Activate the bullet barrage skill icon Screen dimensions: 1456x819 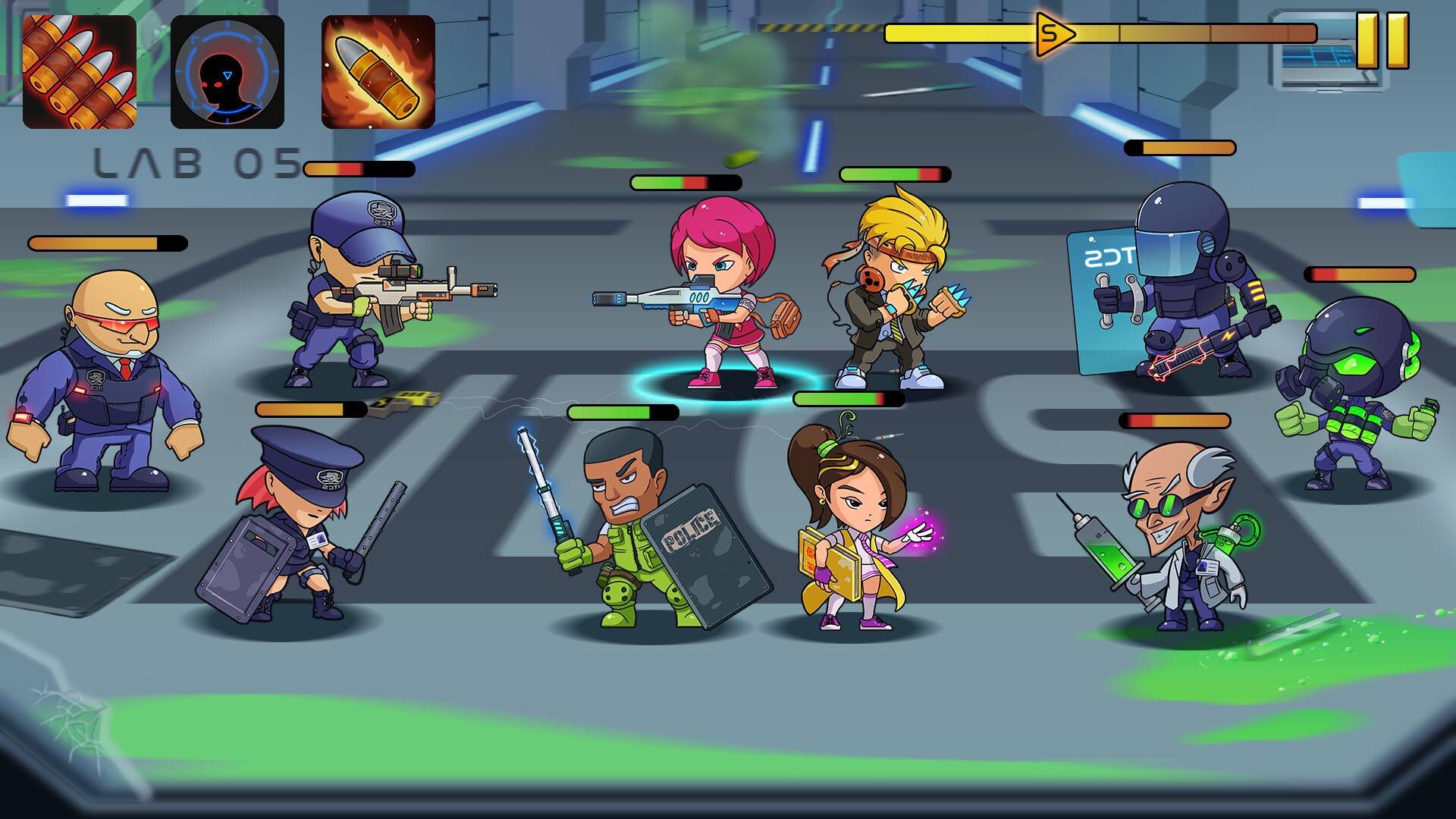[80, 72]
